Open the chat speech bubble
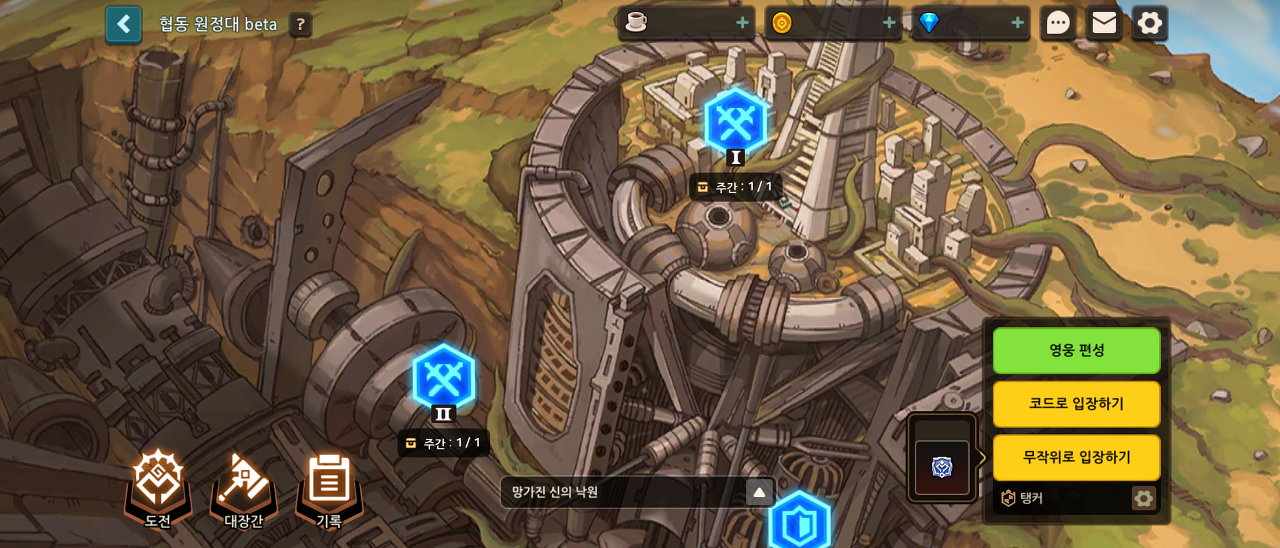Image resolution: width=1280 pixels, height=548 pixels. 1058,23
